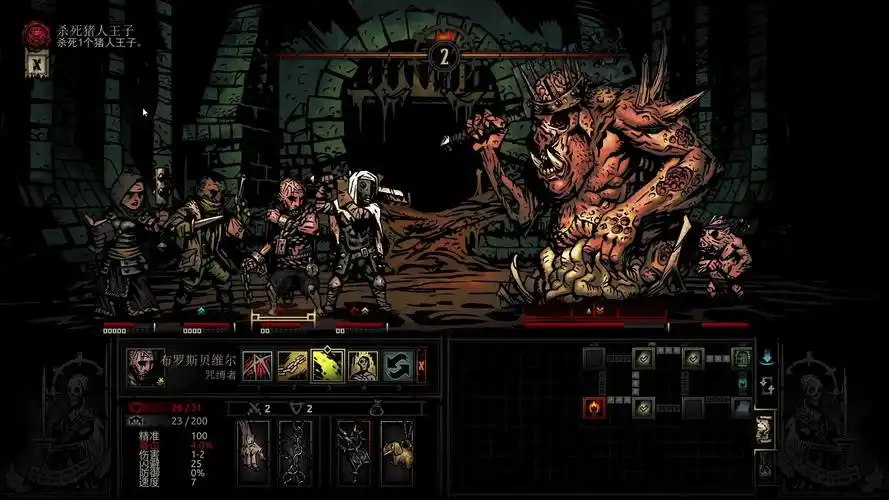
Task: Select the spiked chain trinket slot
Action: (353, 451)
